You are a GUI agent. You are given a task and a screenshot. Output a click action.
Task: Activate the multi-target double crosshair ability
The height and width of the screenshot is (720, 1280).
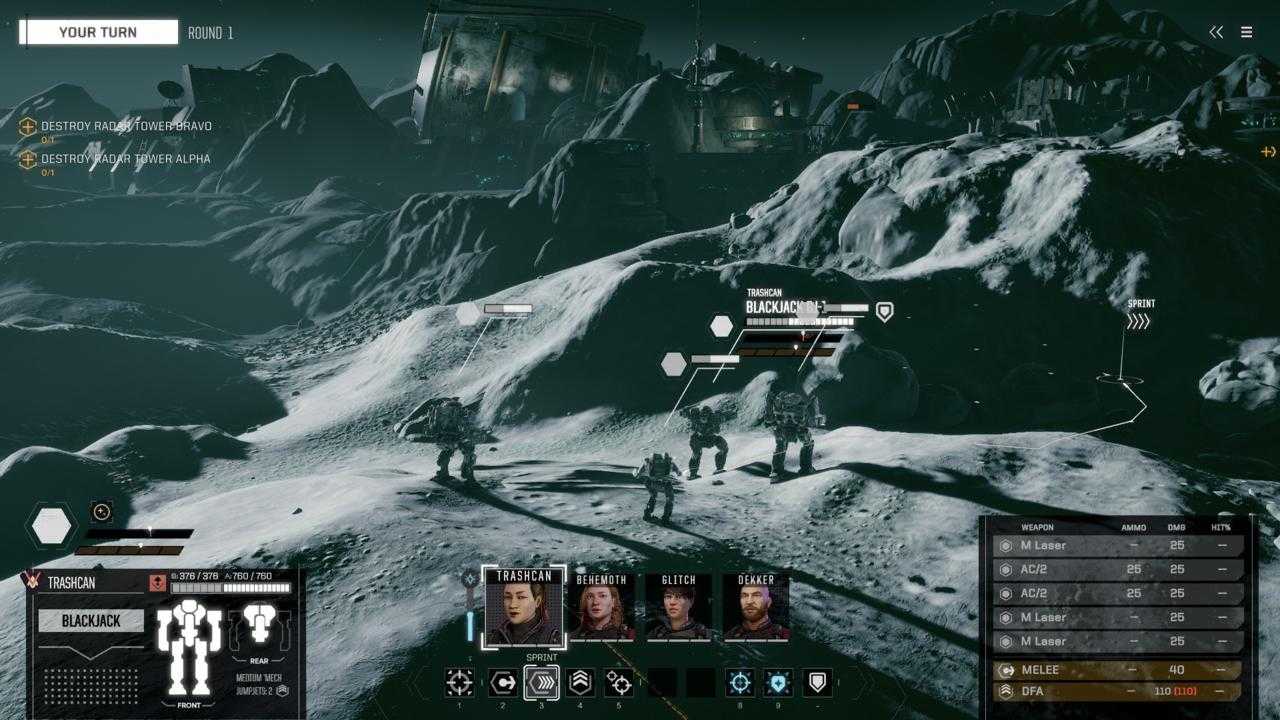click(619, 683)
